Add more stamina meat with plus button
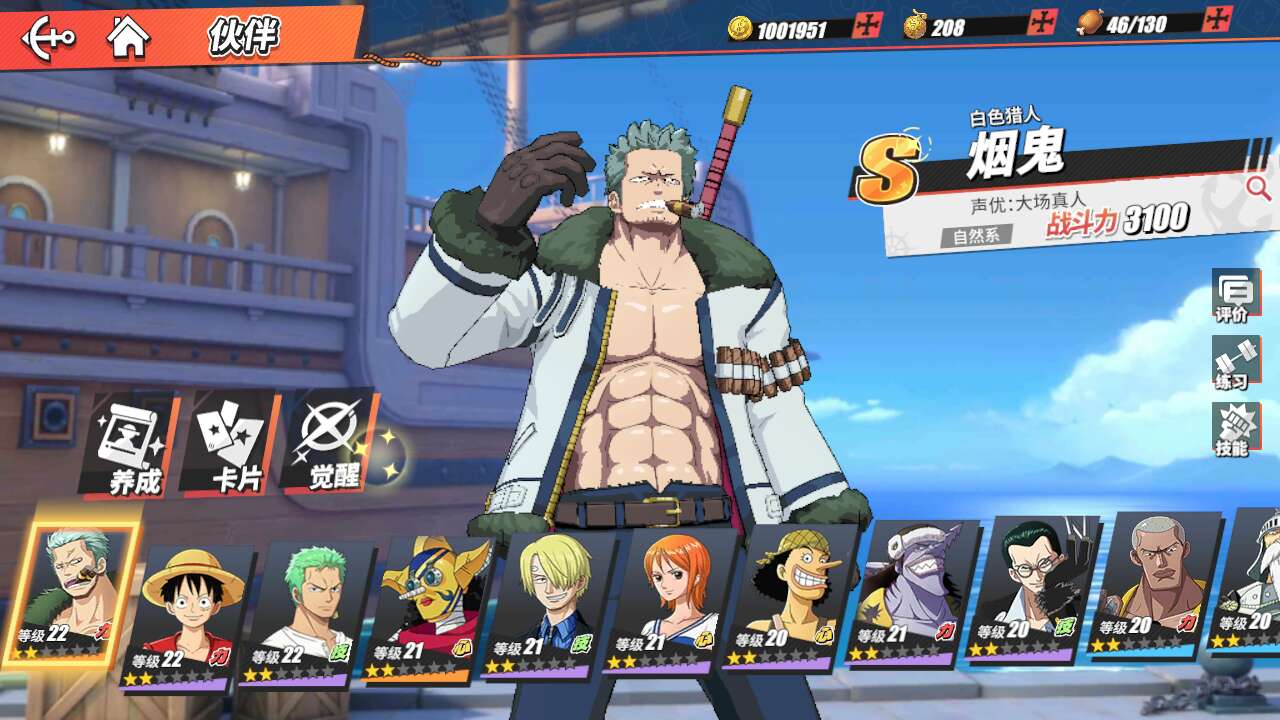The height and width of the screenshot is (720, 1280). (1217, 19)
